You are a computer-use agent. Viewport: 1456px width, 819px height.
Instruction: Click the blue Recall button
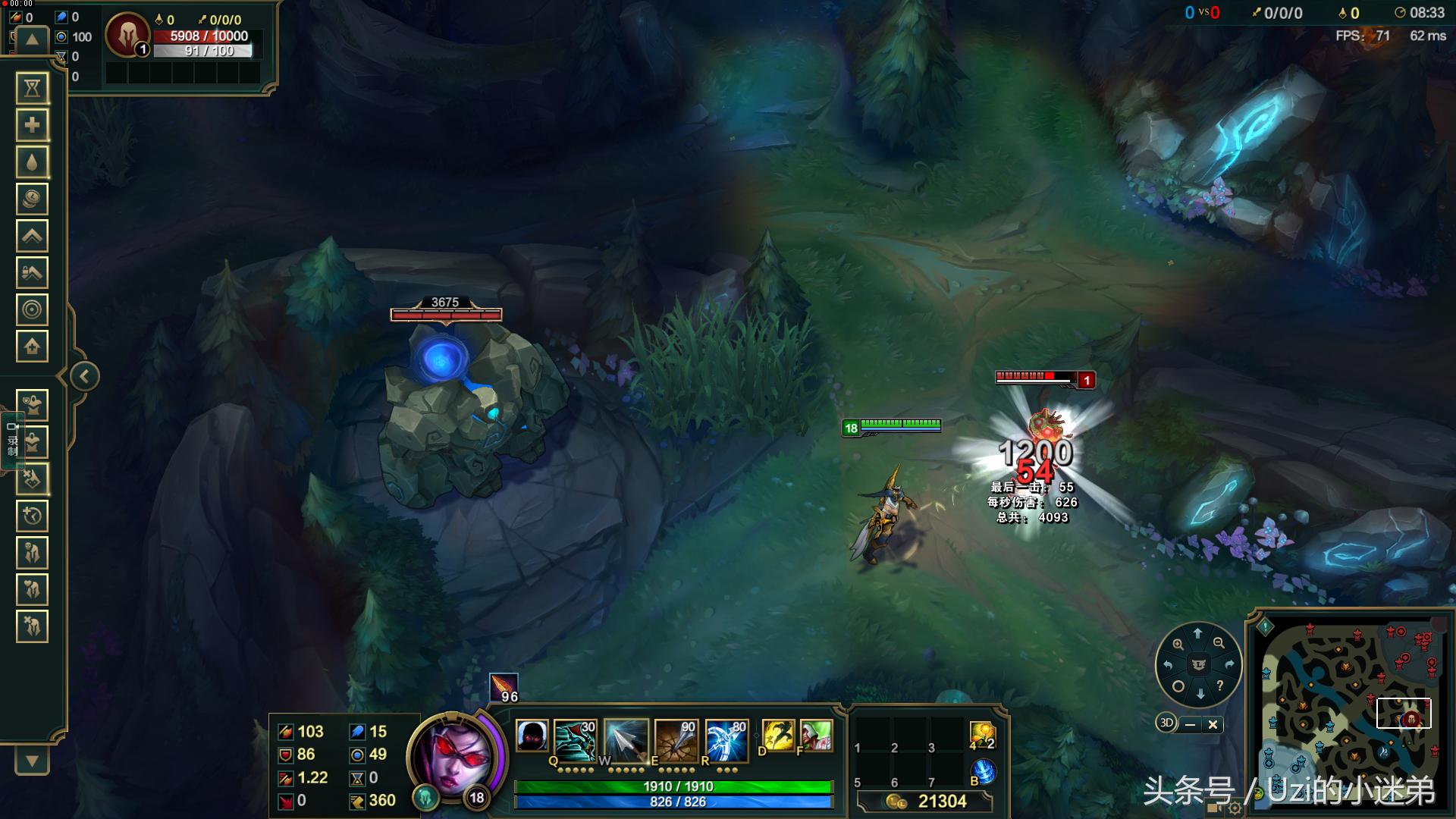[x=984, y=772]
